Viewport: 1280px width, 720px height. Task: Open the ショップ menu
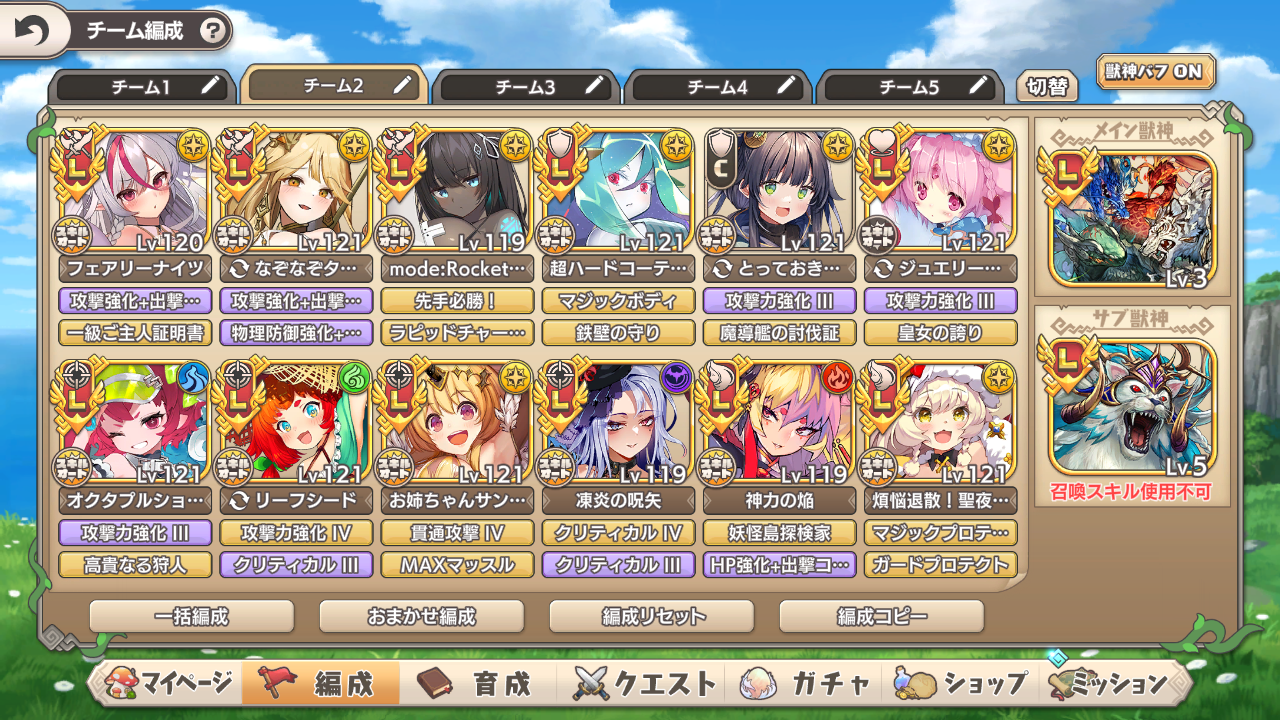pos(962,684)
